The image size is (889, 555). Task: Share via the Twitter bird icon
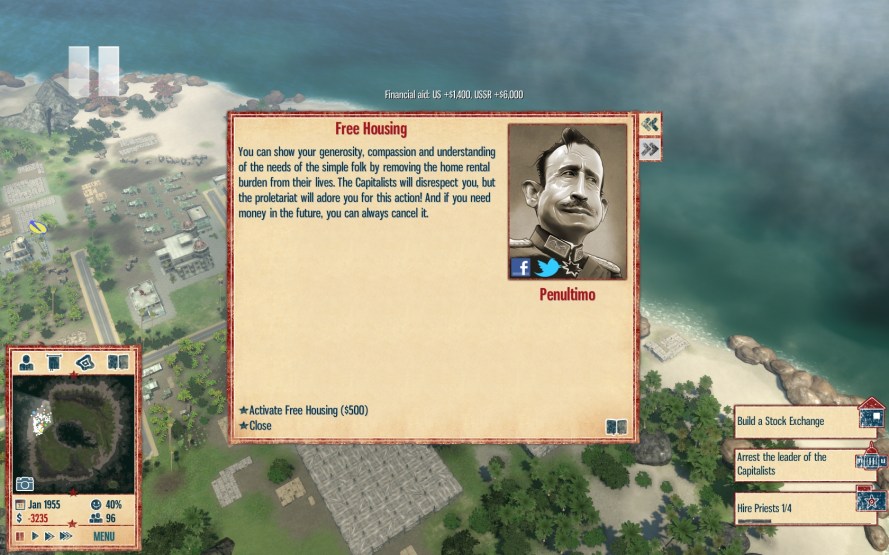(x=547, y=267)
